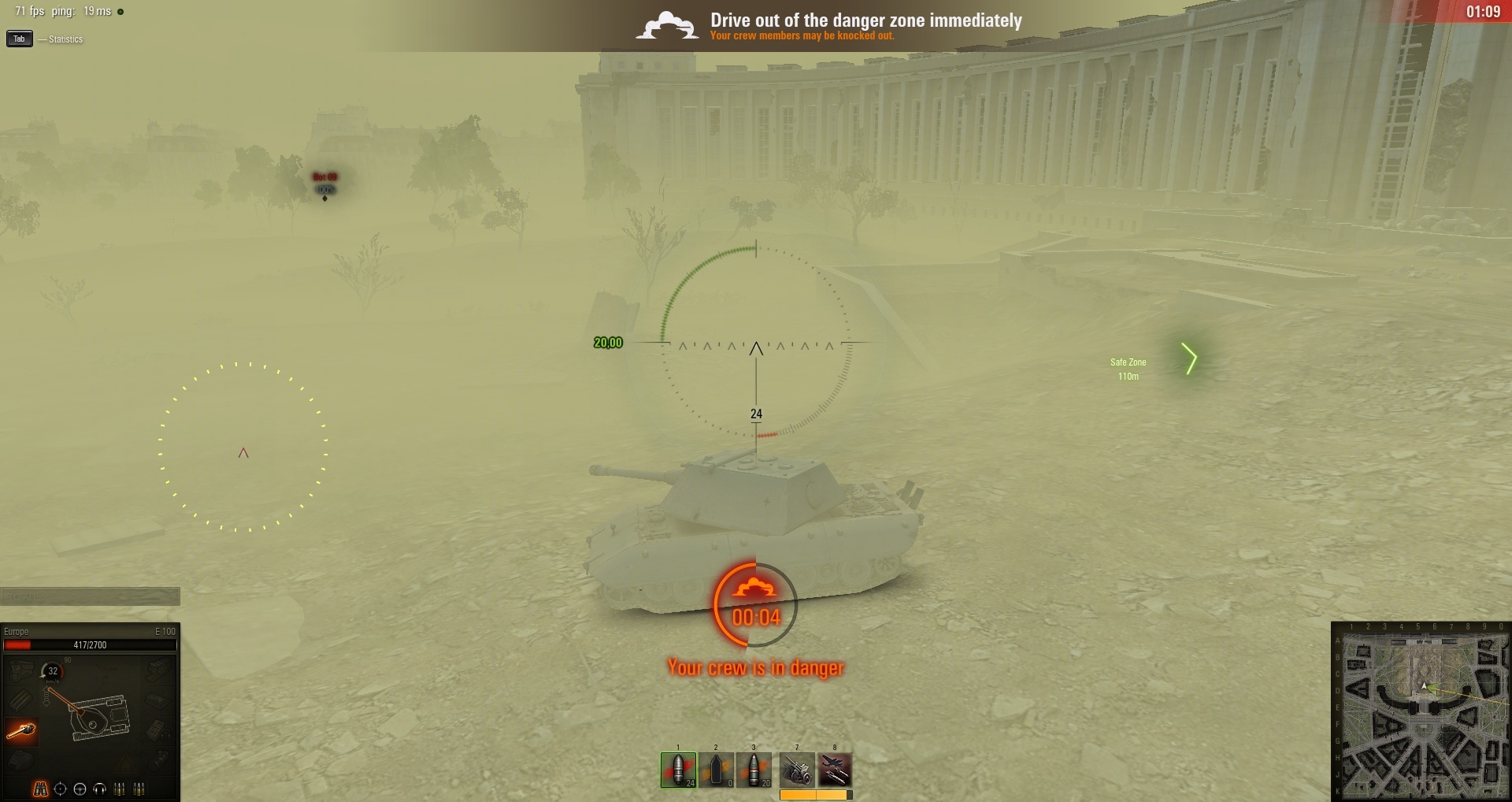Click the engine module icon
The image size is (1512, 802).
(21, 670)
